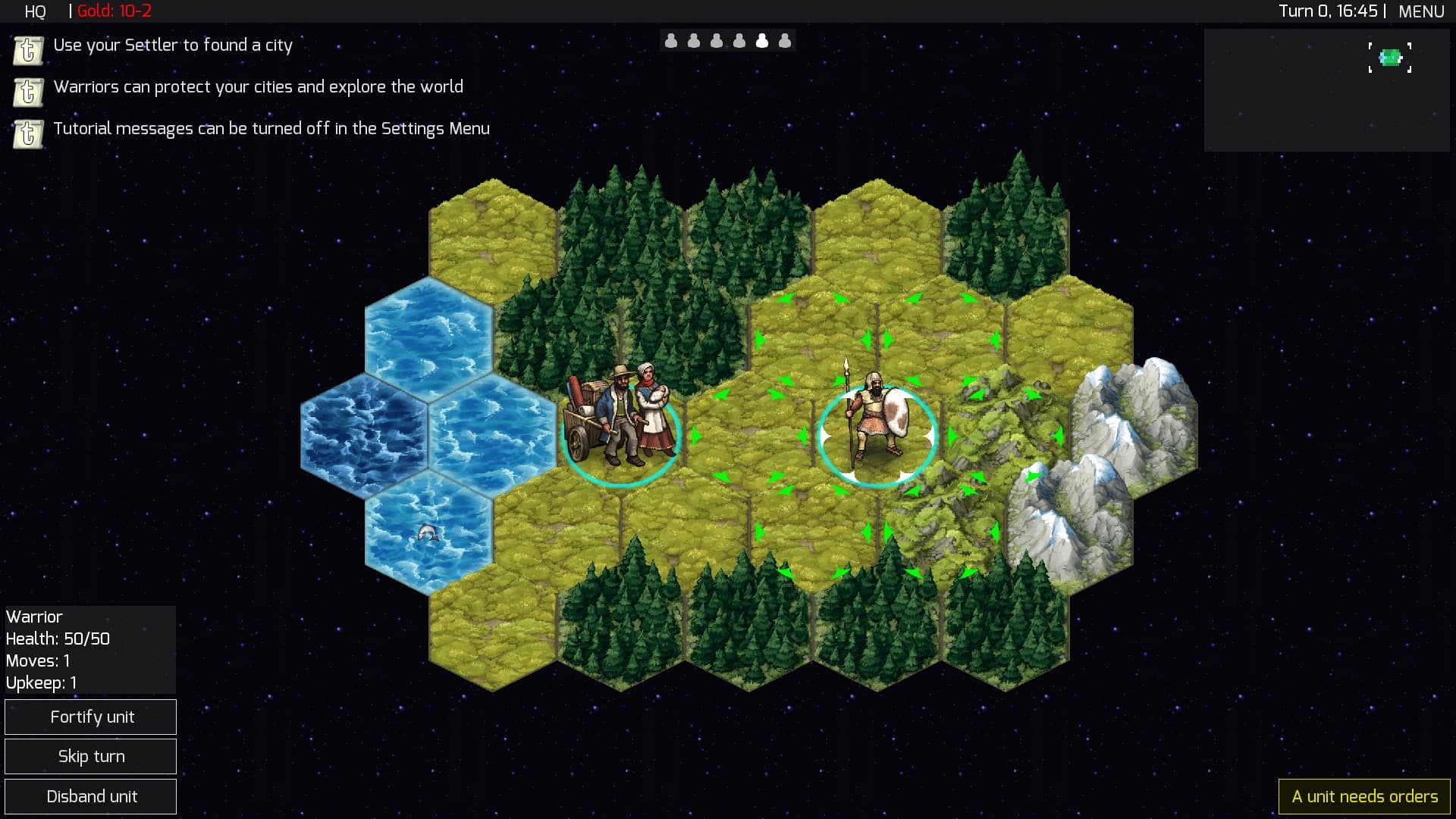The image size is (1456, 819).
Task: Dismiss the Settings Menu tutorial tip
Action: (28, 133)
